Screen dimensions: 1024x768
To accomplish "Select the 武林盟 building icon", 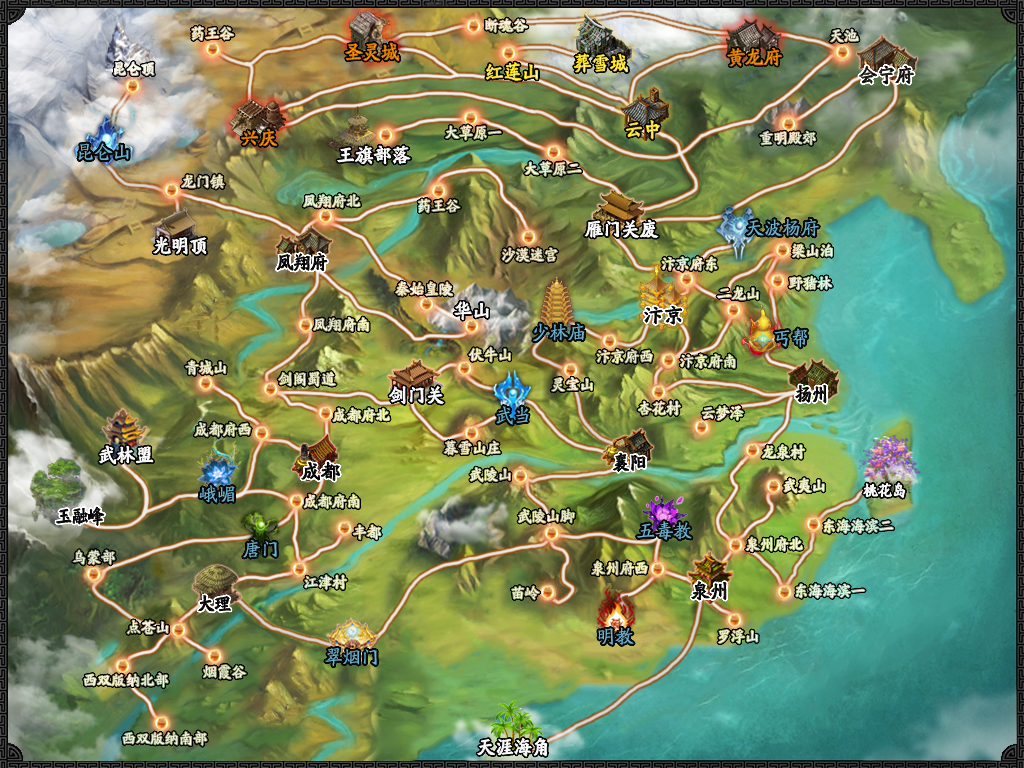I will point(125,430).
